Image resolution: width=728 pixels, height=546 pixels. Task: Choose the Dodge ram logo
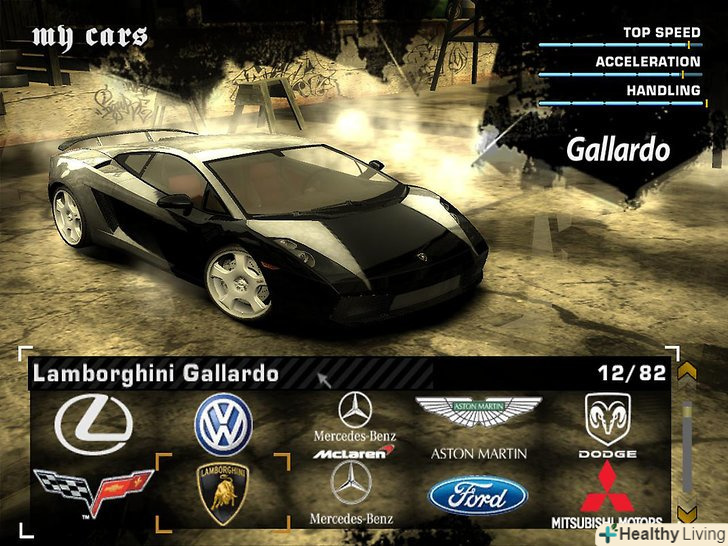[608, 424]
